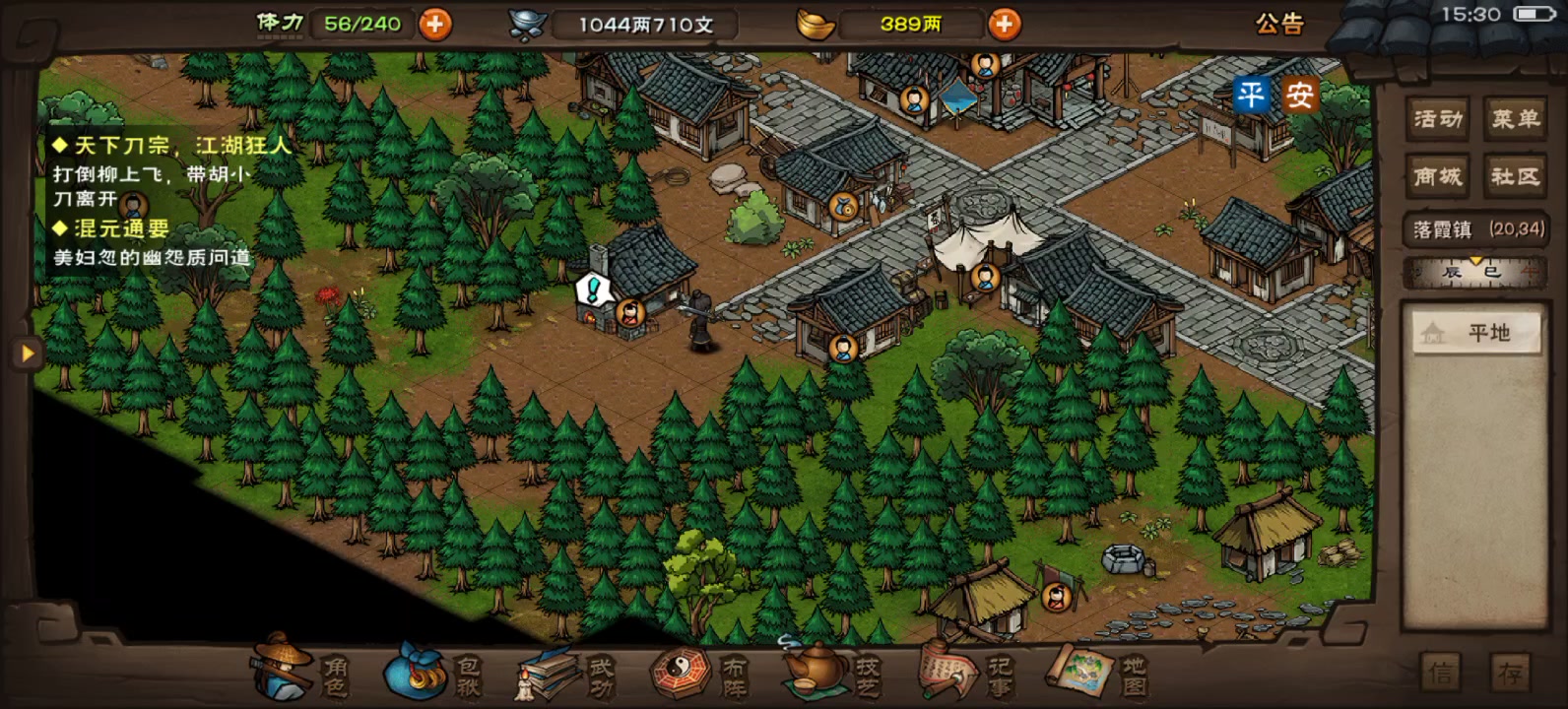Viewport: 1568px width, 709px height.
Task: Open the 包袱 inventory bag
Action: click(432, 674)
